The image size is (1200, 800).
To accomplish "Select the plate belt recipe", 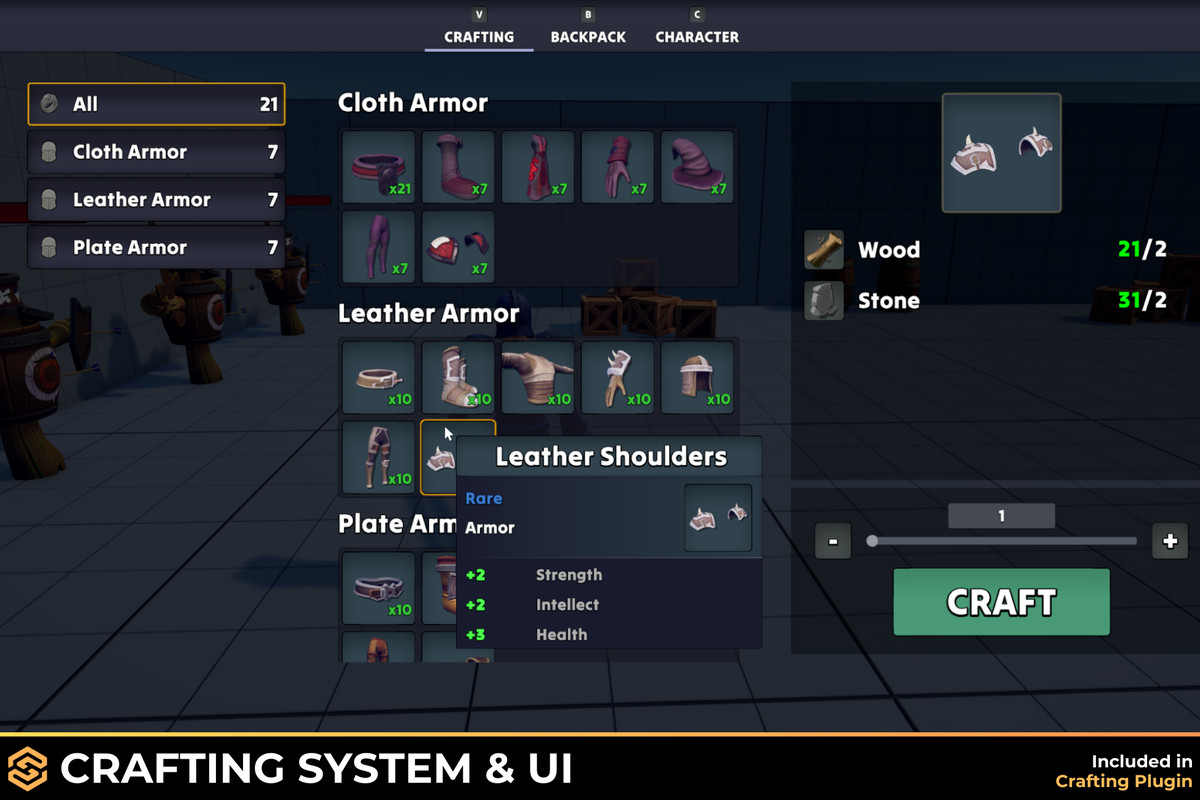I will point(379,588).
